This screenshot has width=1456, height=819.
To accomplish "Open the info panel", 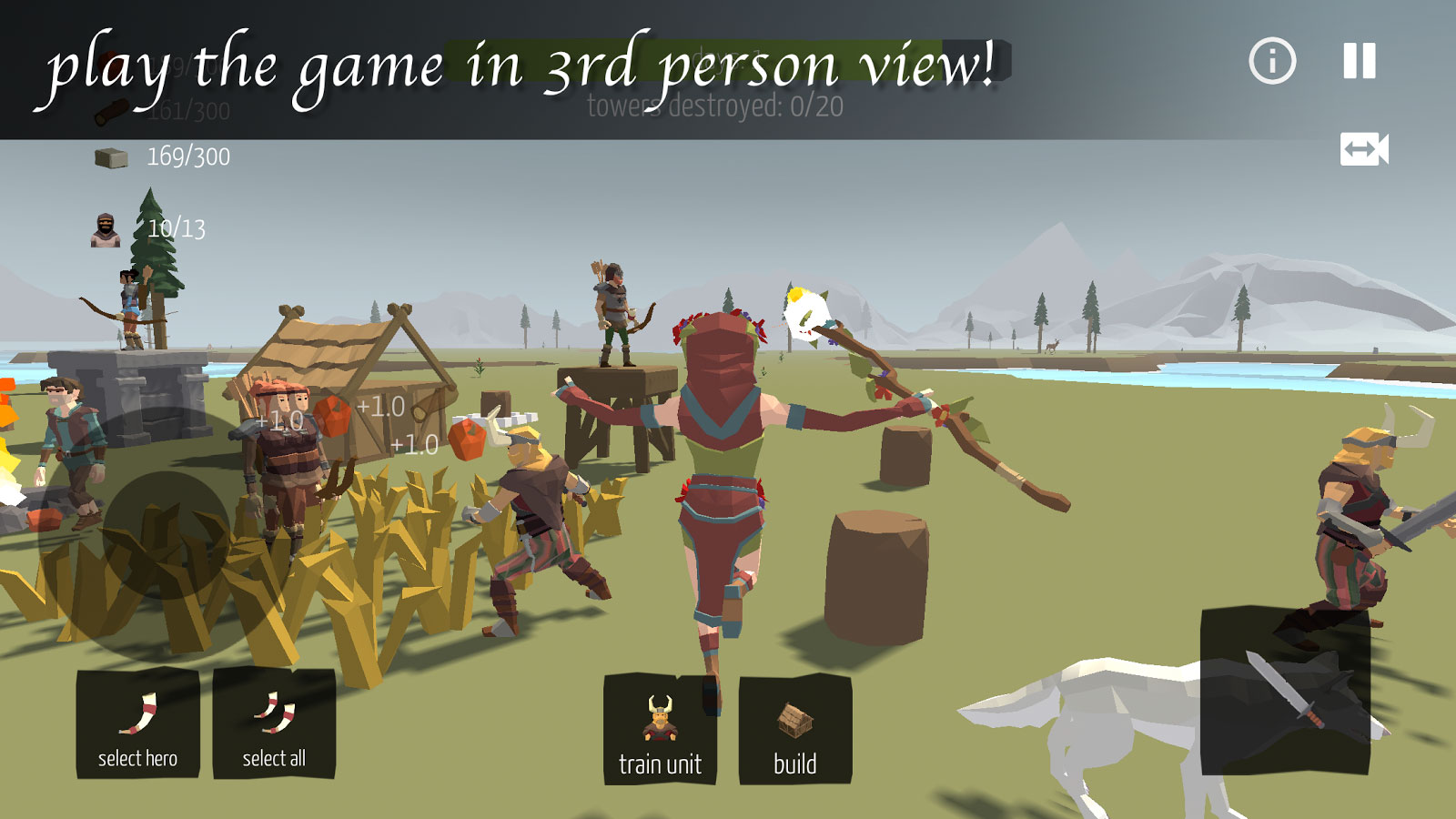I will pyautogui.click(x=1272, y=61).
